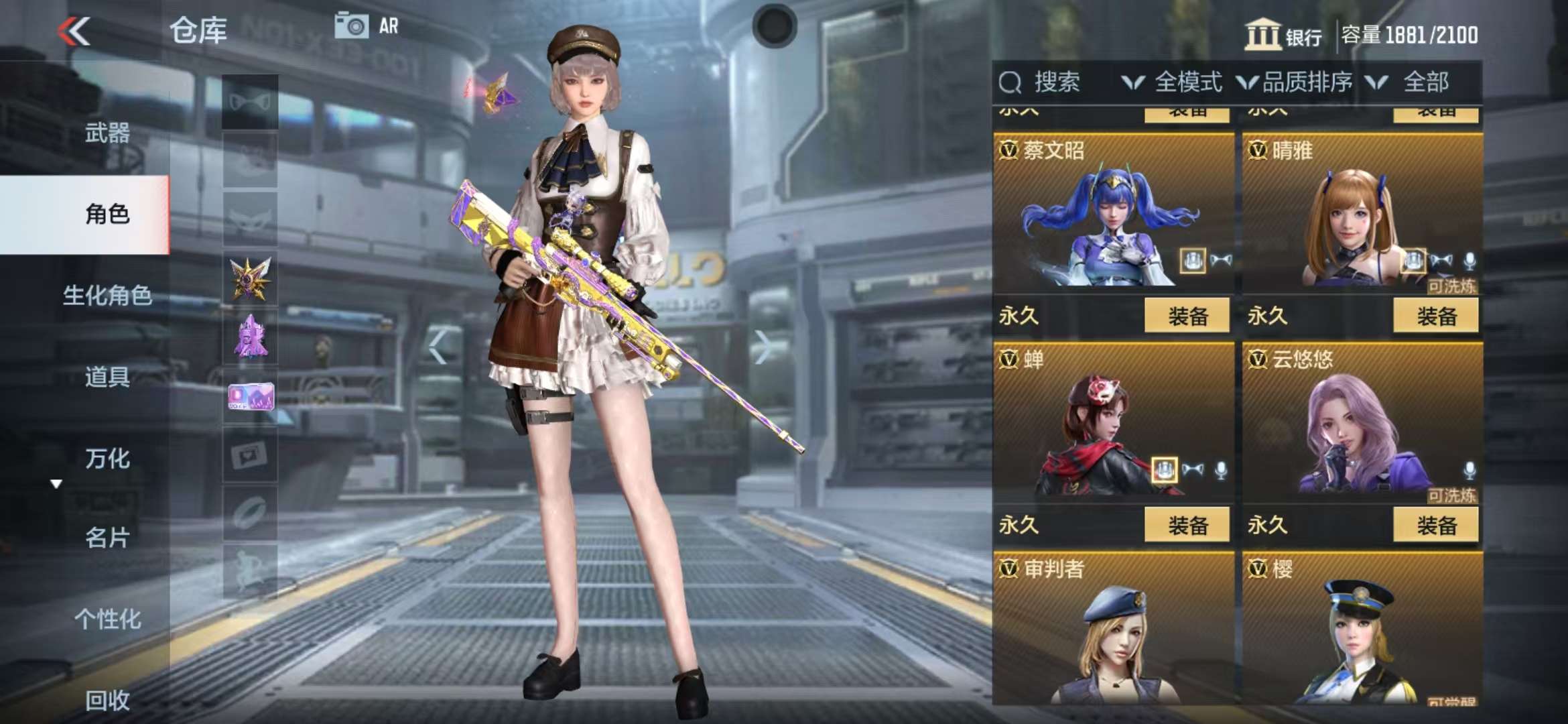Equip the 蝉 character
The height and width of the screenshot is (724, 1568).
(1187, 525)
